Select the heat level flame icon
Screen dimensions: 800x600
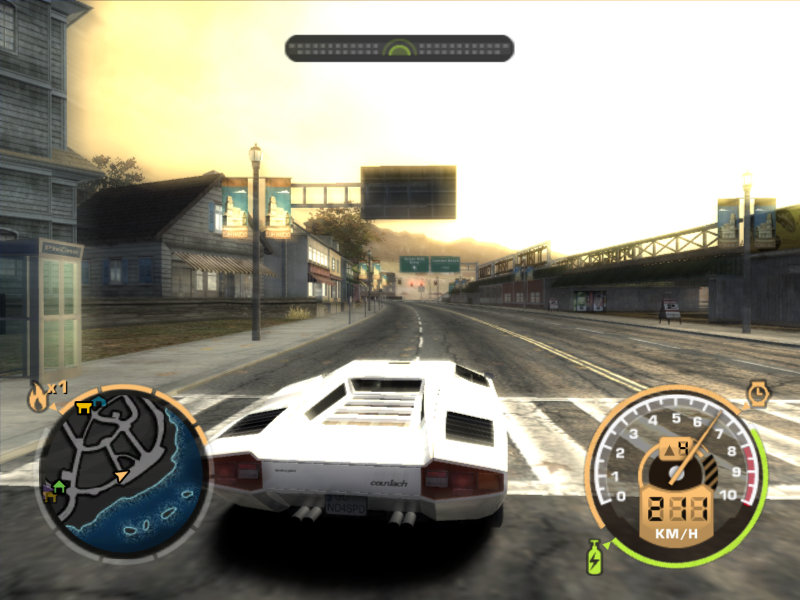(38, 397)
